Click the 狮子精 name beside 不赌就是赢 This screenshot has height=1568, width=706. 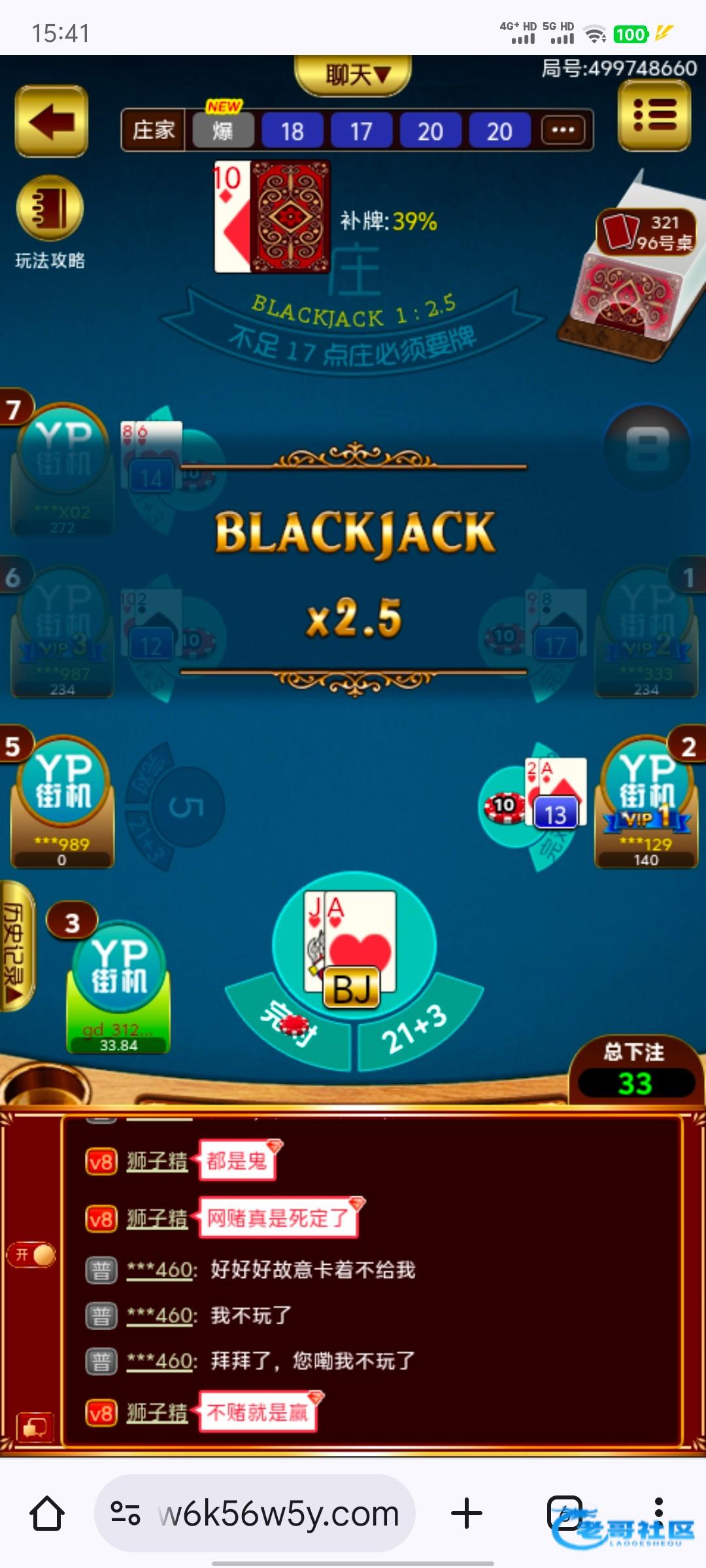click(157, 1413)
